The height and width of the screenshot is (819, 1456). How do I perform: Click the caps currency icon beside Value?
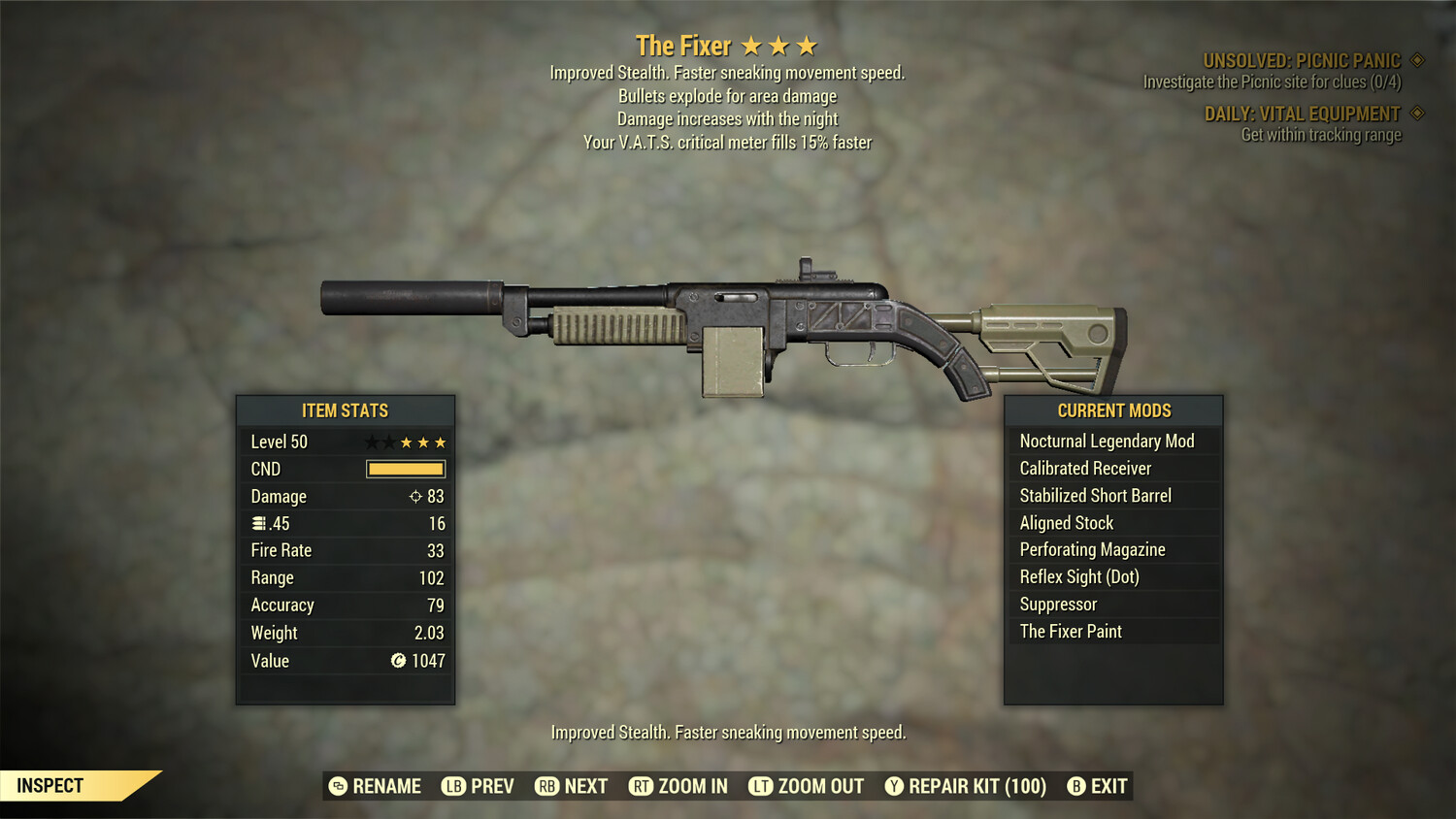click(398, 661)
